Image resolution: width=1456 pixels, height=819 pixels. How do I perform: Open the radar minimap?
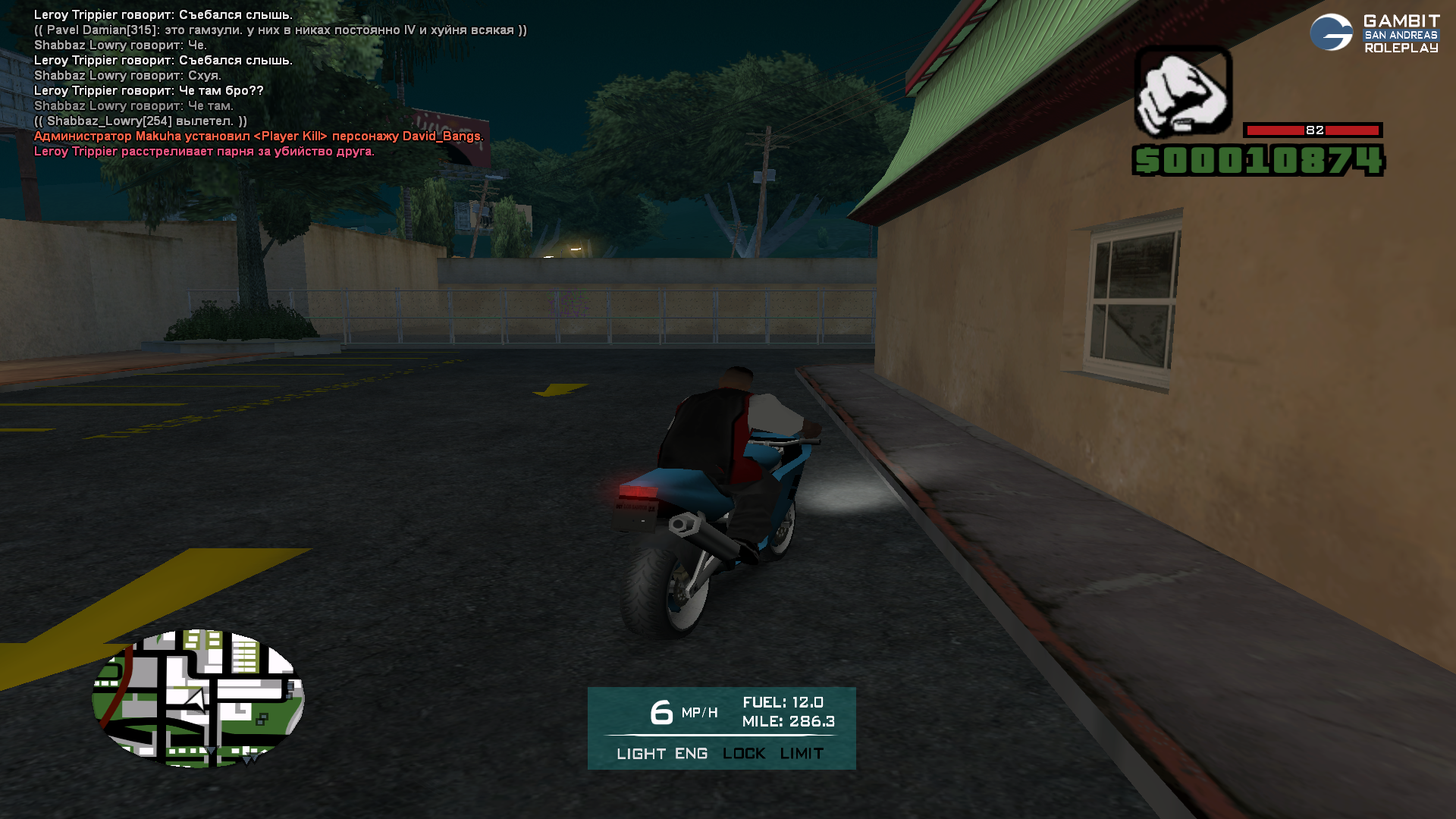click(x=198, y=698)
